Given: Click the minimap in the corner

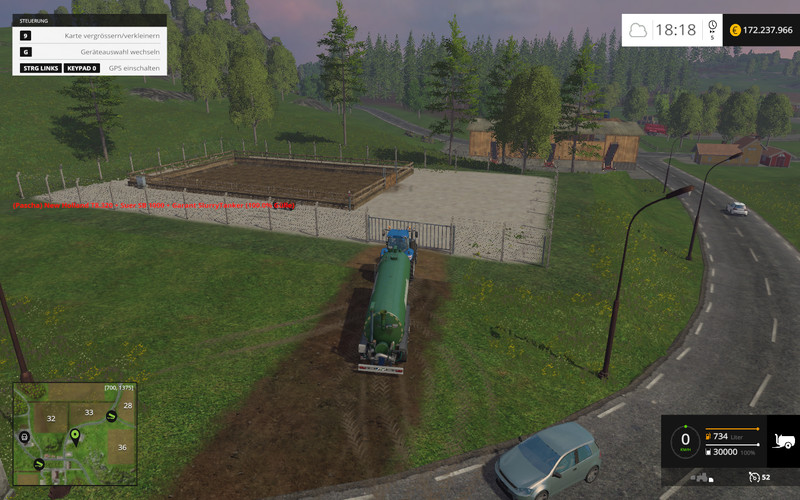Looking at the screenshot, I should (75, 436).
